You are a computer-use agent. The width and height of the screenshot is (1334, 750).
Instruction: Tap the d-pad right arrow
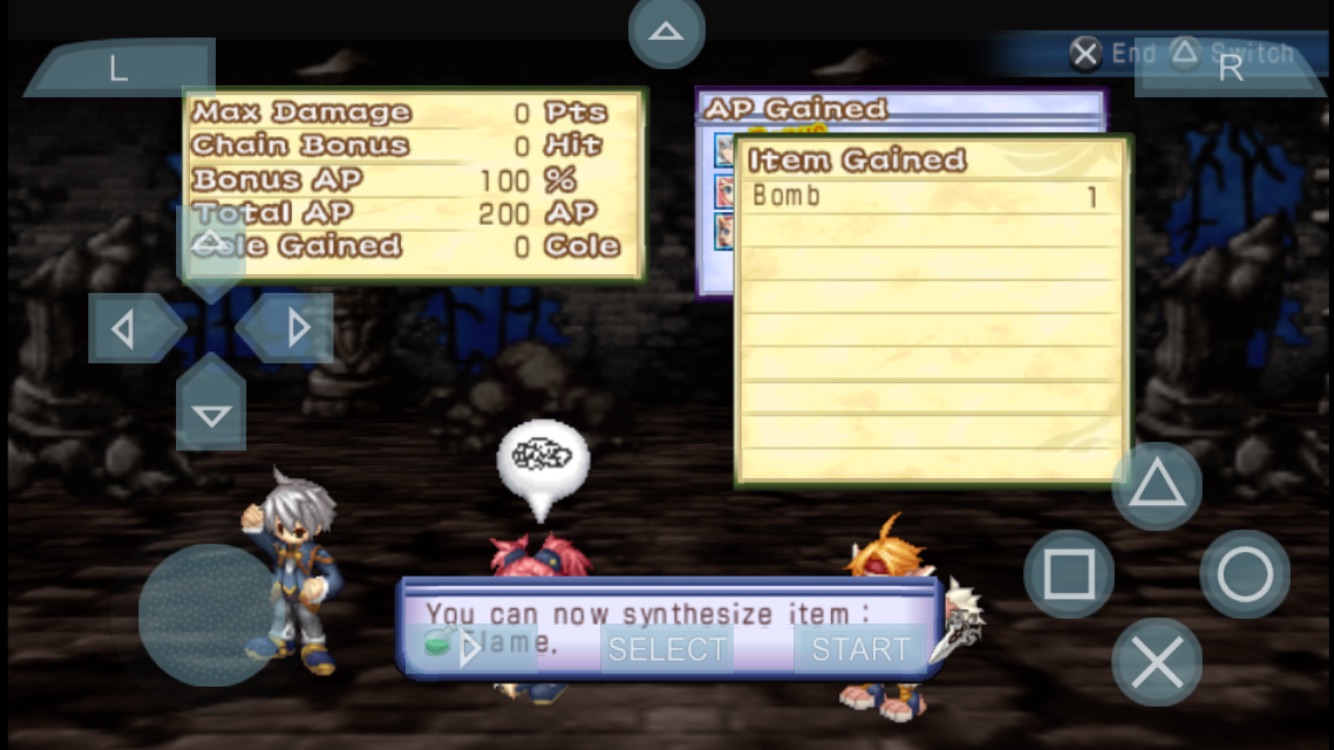click(x=296, y=328)
